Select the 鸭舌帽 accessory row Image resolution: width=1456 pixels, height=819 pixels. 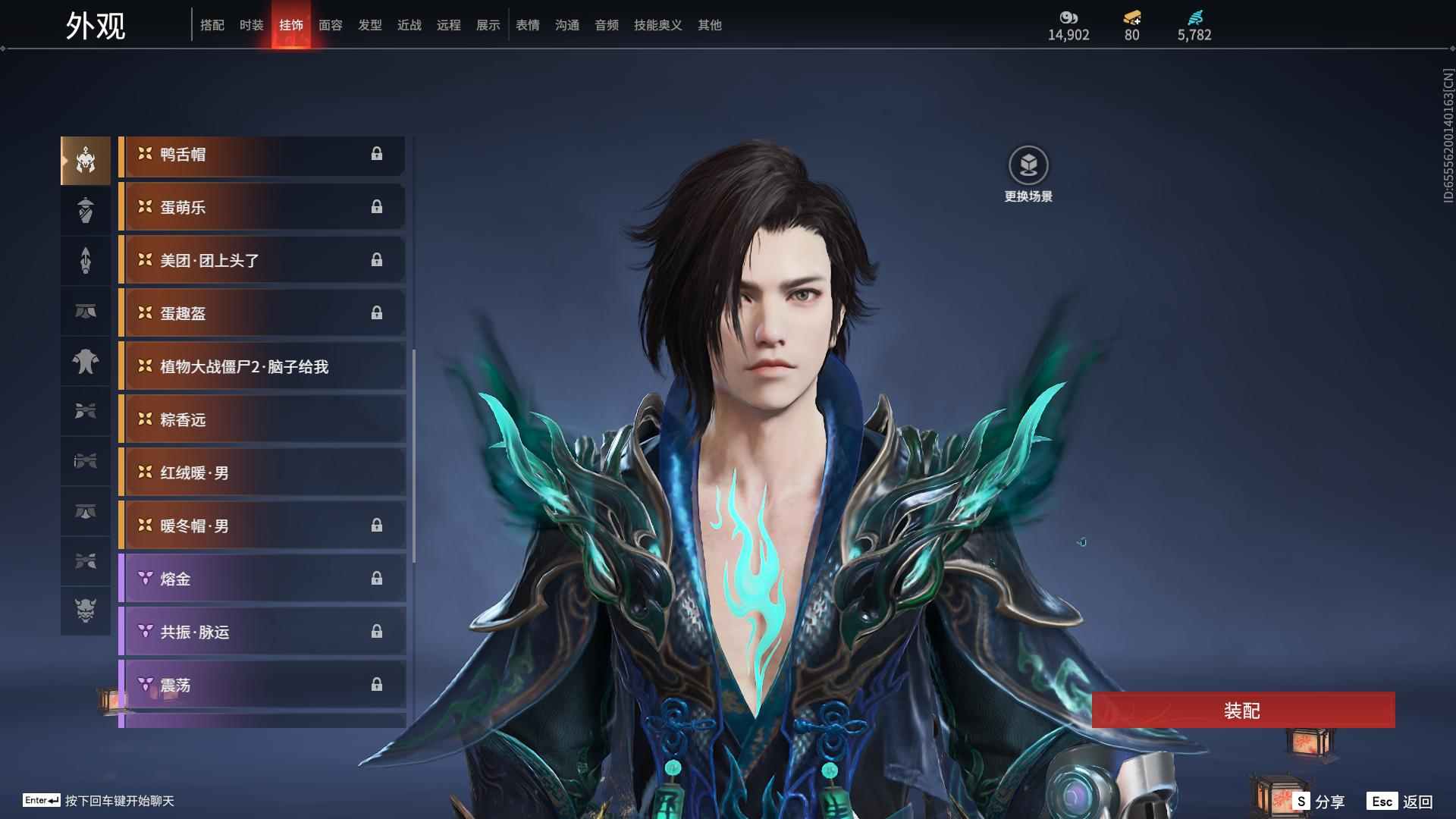click(x=262, y=155)
